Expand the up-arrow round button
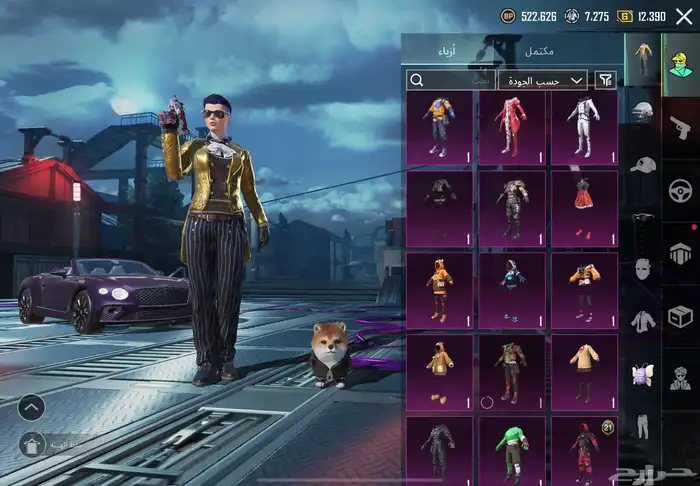Screen dimensions: 700x486 coord(31,407)
